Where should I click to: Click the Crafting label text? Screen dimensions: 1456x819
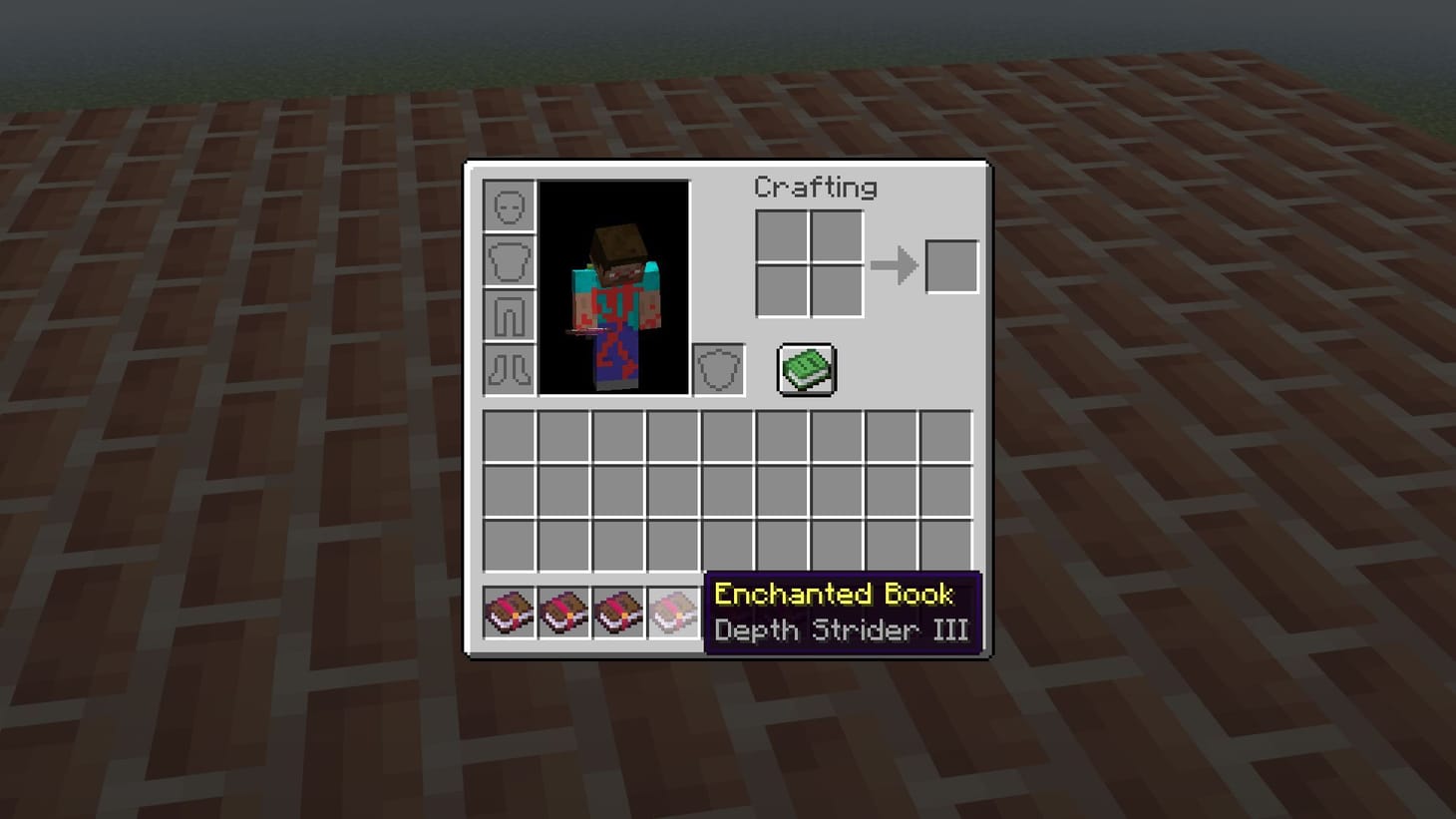[817, 188]
